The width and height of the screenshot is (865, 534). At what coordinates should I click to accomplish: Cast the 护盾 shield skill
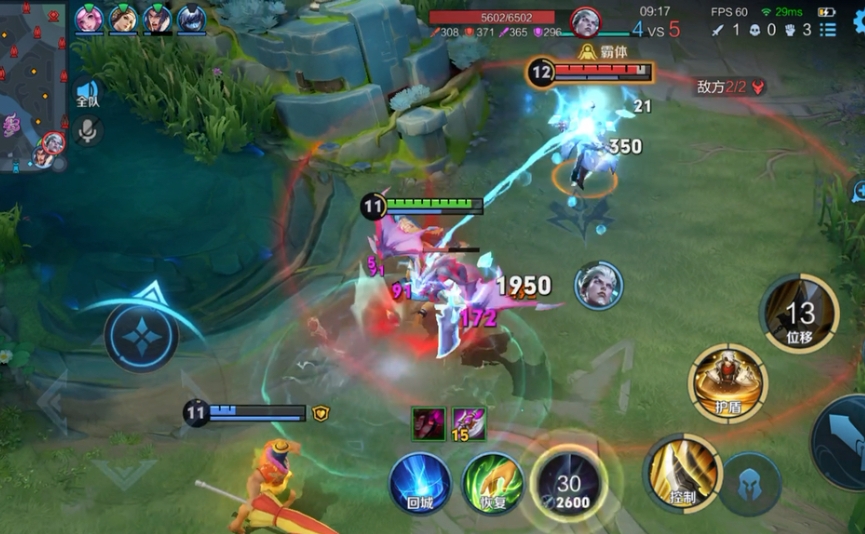[727, 381]
